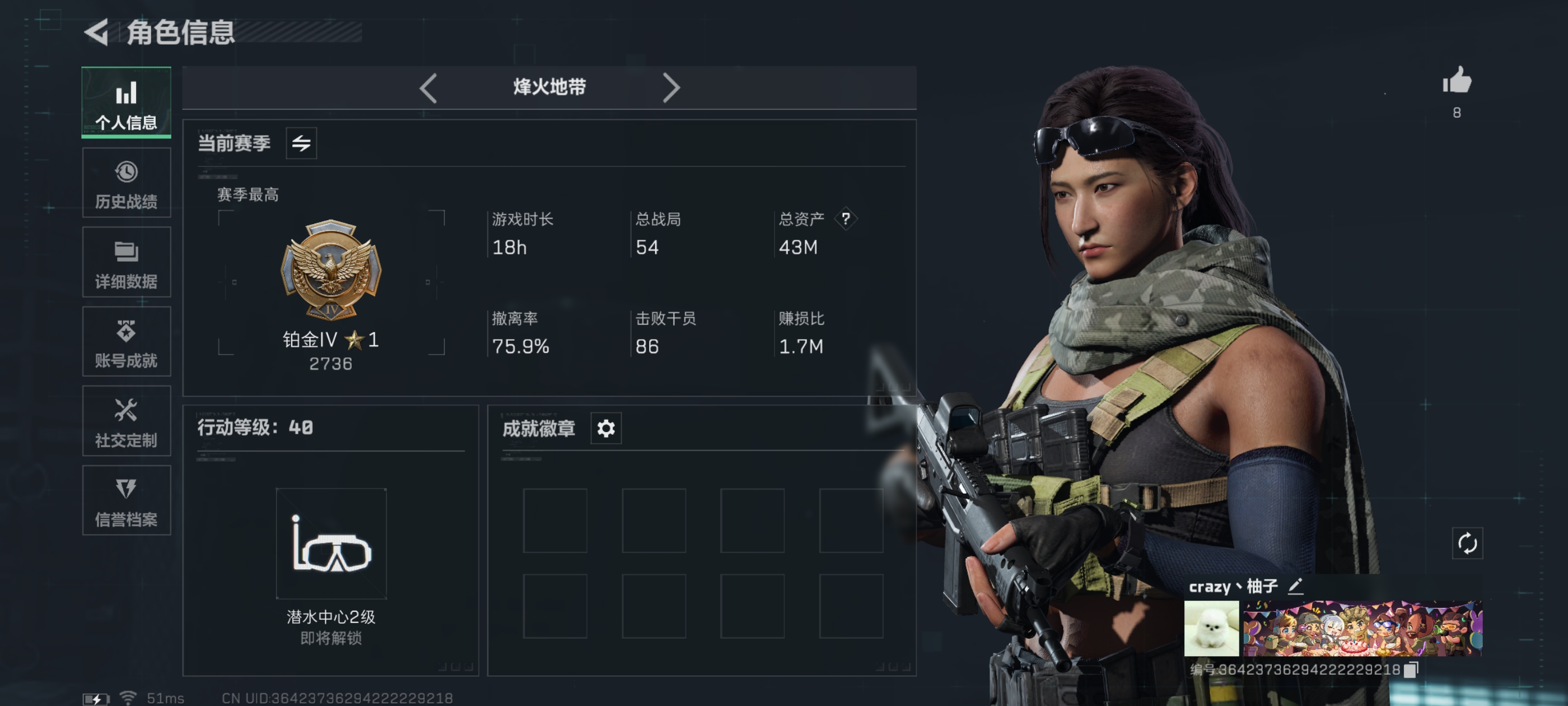This screenshot has width=1568, height=706.
Task: Open badge settings gear beside 成就徽章
Action: pyautogui.click(x=605, y=428)
